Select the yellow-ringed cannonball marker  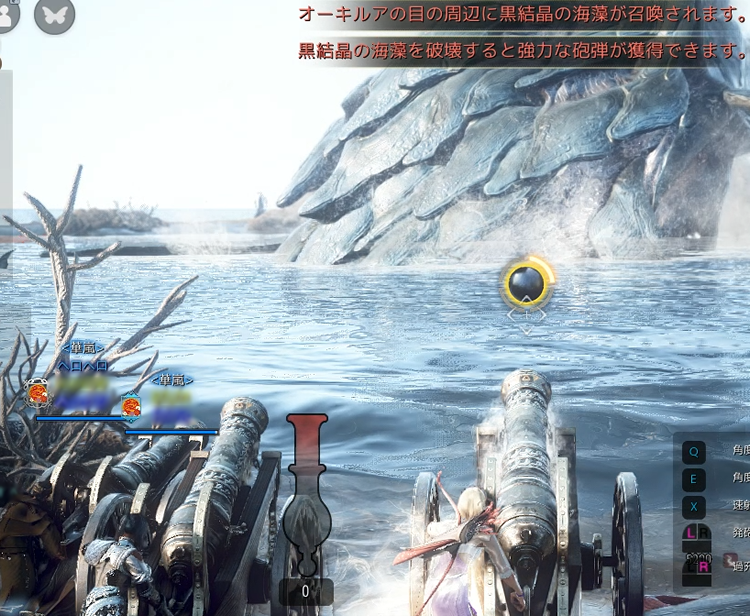pos(526,285)
